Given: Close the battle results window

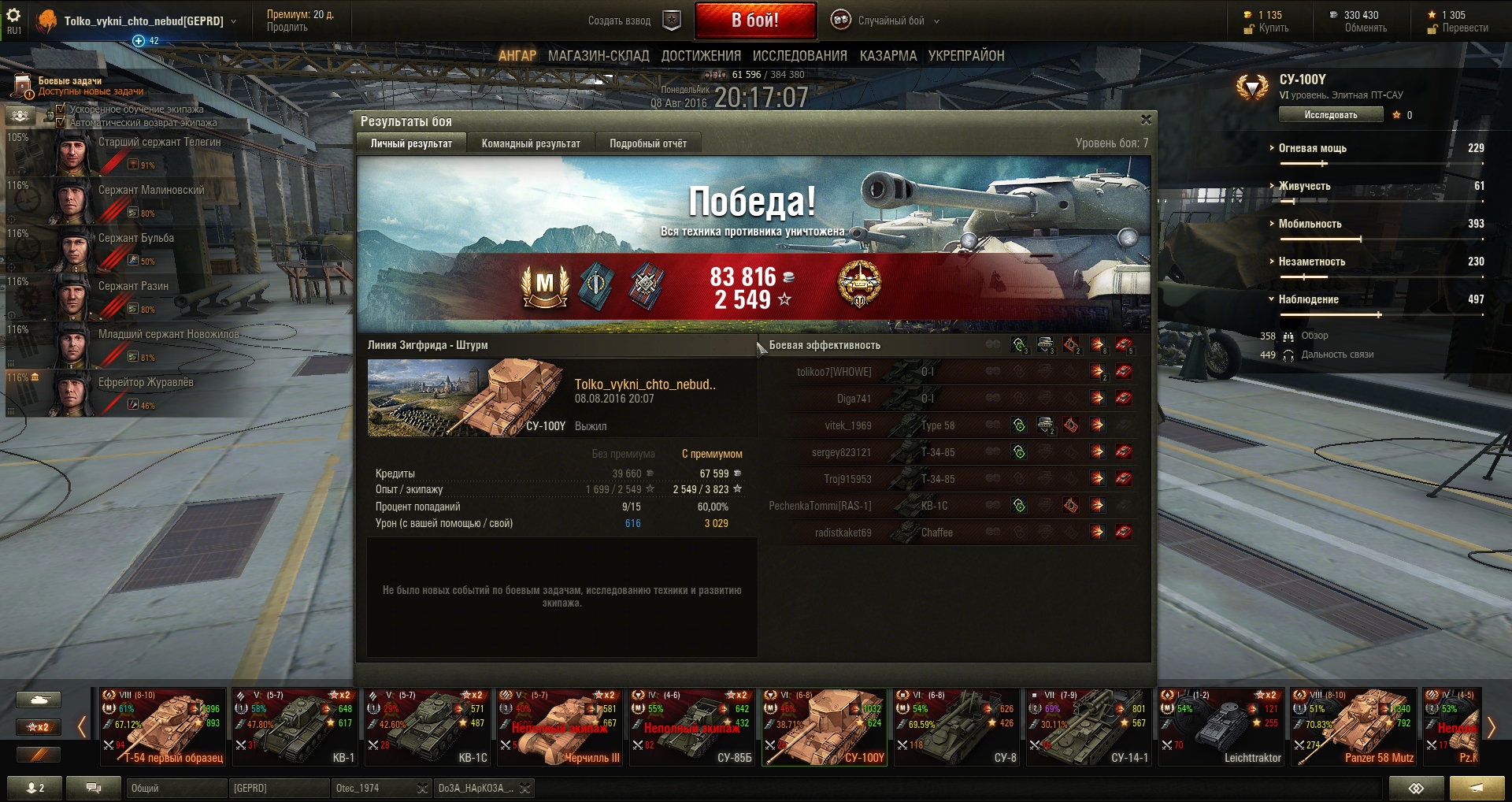Looking at the screenshot, I should (x=1146, y=120).
